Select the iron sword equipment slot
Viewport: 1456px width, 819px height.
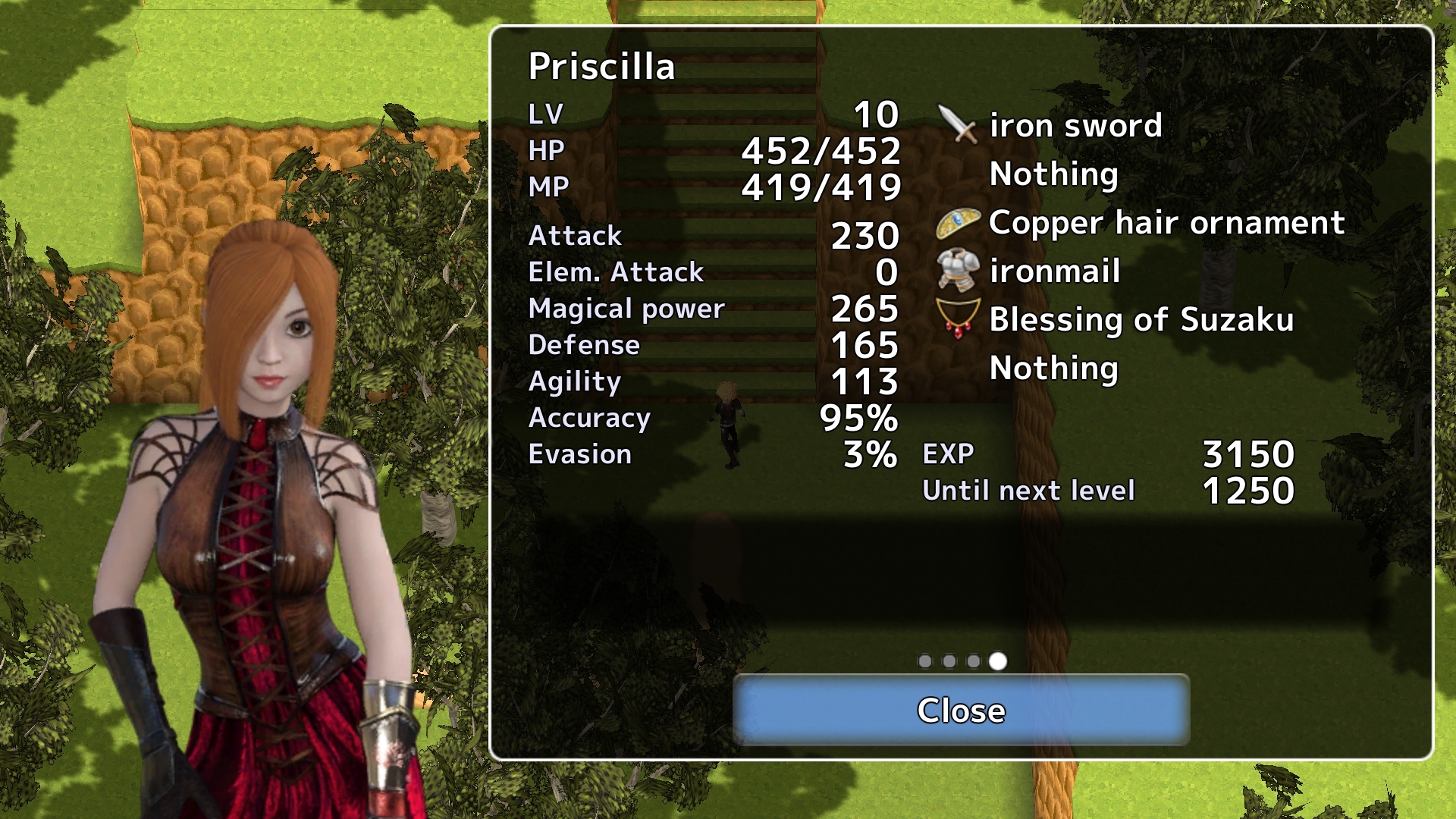click(1075, 125)
